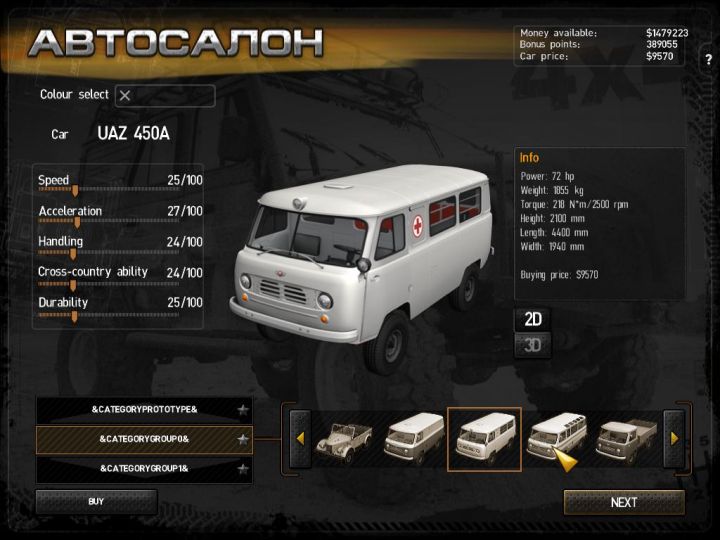Choose the minibus with side windows thumbnail
The width and height of the screenshot is (720, 540).
pos(554,438)
